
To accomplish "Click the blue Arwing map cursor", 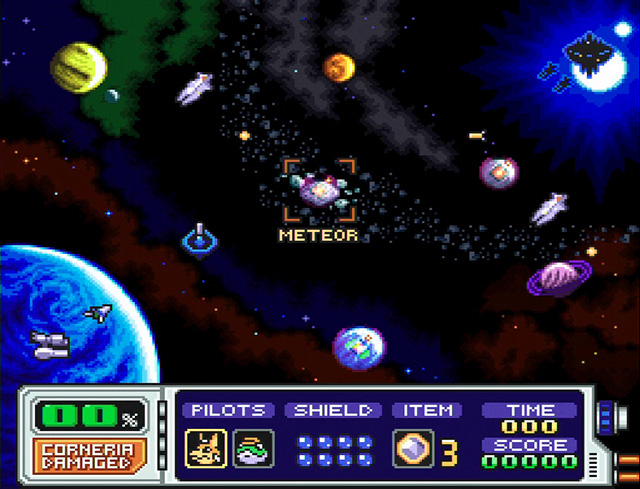I will point(201,239).
